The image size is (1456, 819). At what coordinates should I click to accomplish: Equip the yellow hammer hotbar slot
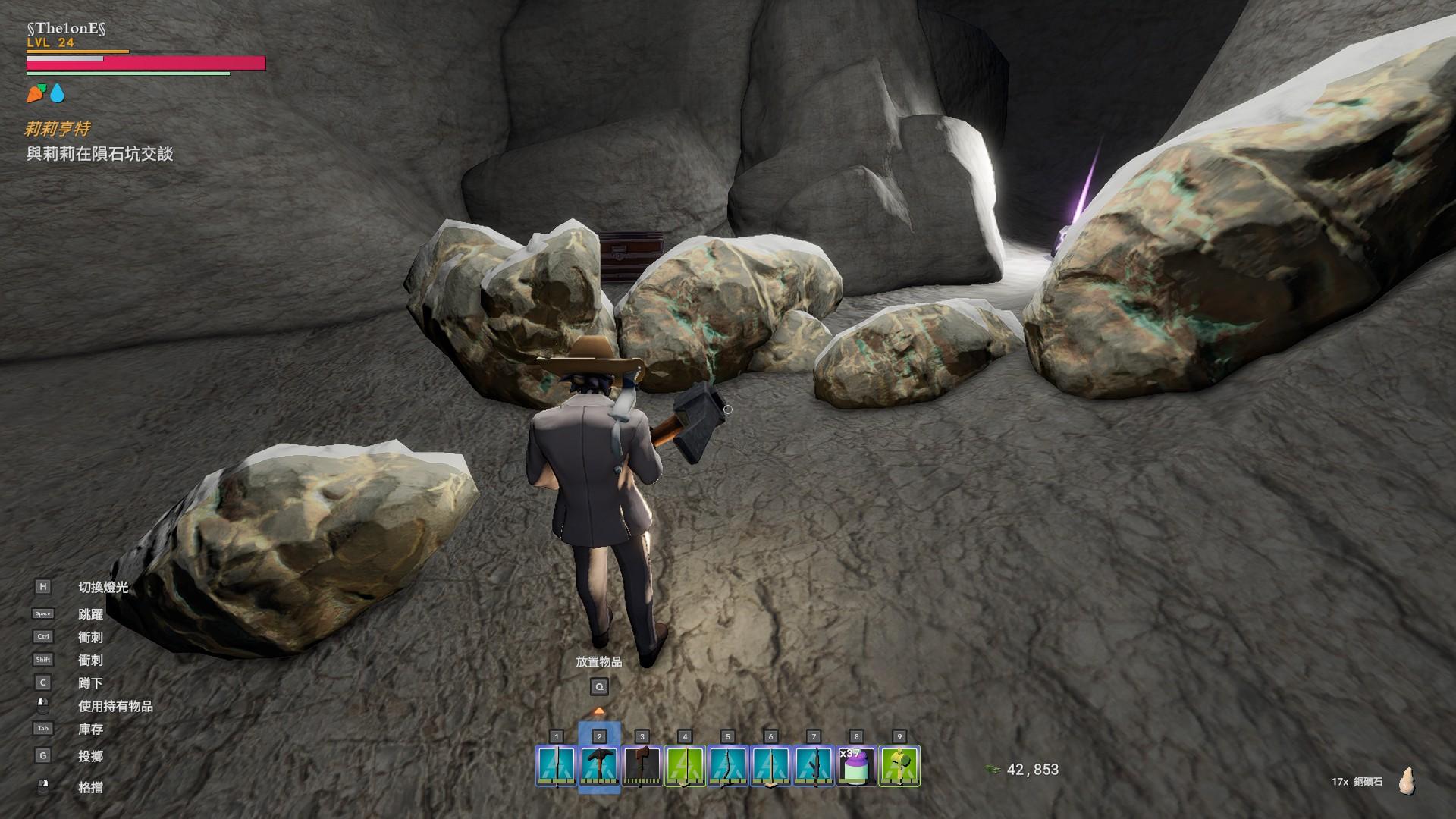point(899,765)
